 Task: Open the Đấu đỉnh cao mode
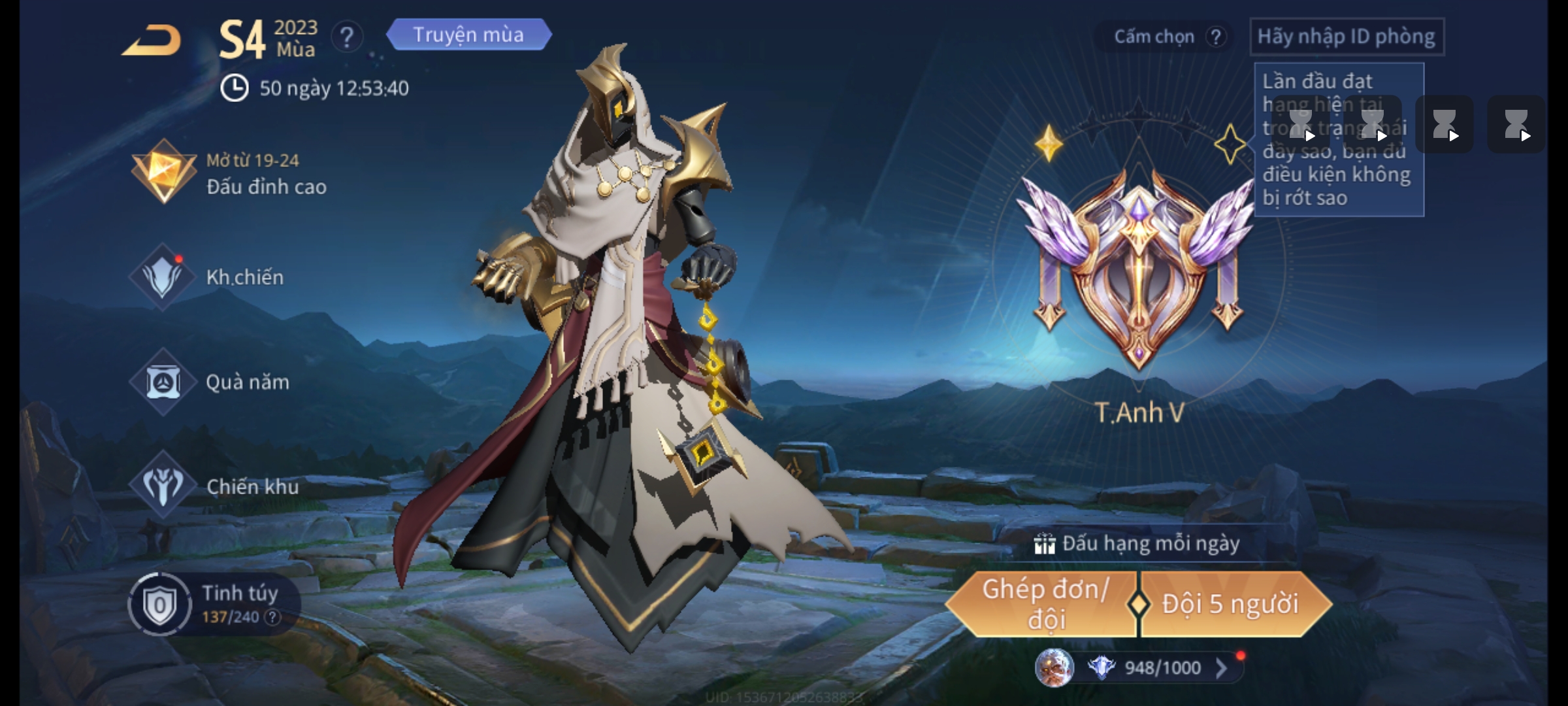(229, 173)
